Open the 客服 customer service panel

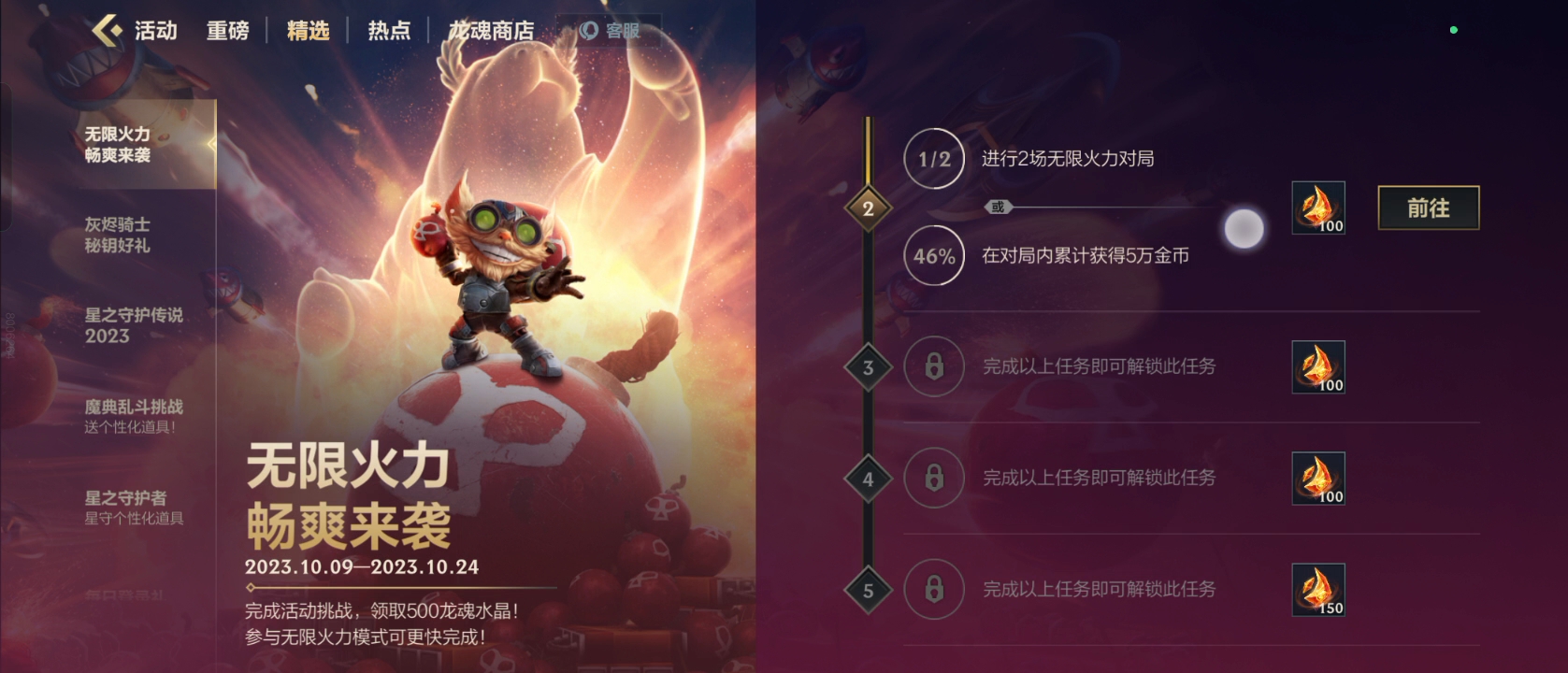pos(609,28)
